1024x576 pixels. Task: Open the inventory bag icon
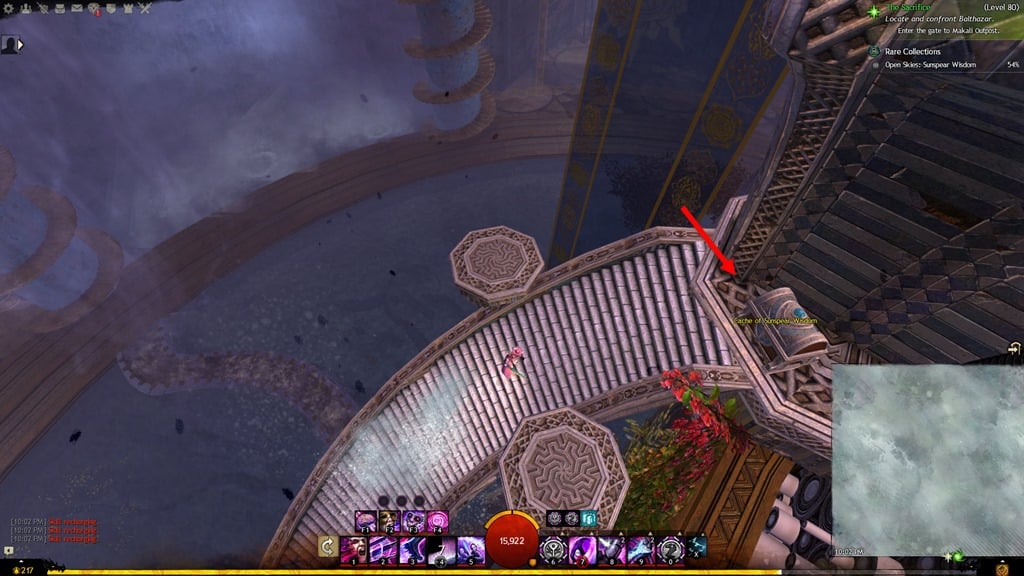click(60, 9)
